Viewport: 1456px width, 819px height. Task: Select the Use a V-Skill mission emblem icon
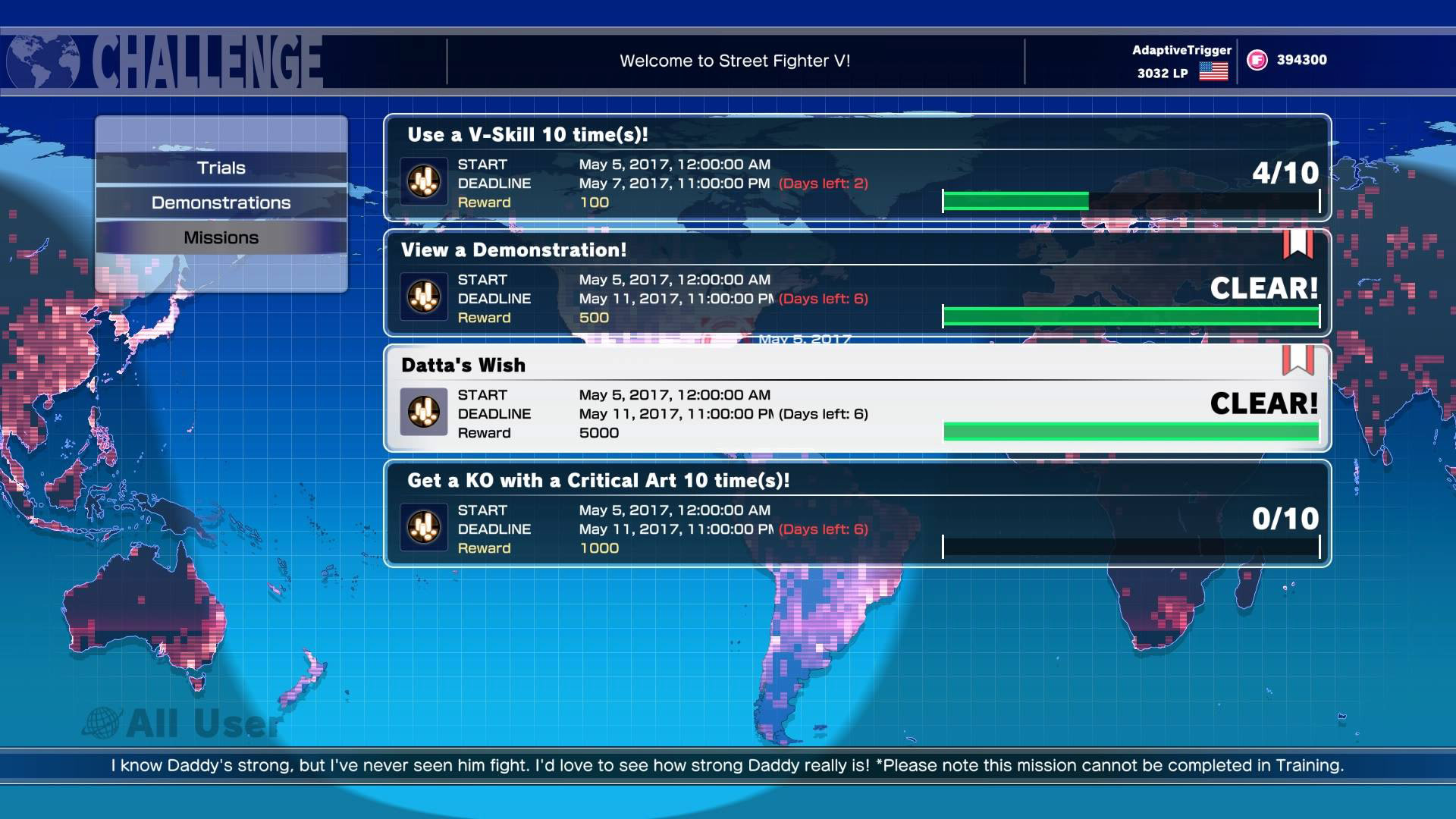(x=423, y=183)
